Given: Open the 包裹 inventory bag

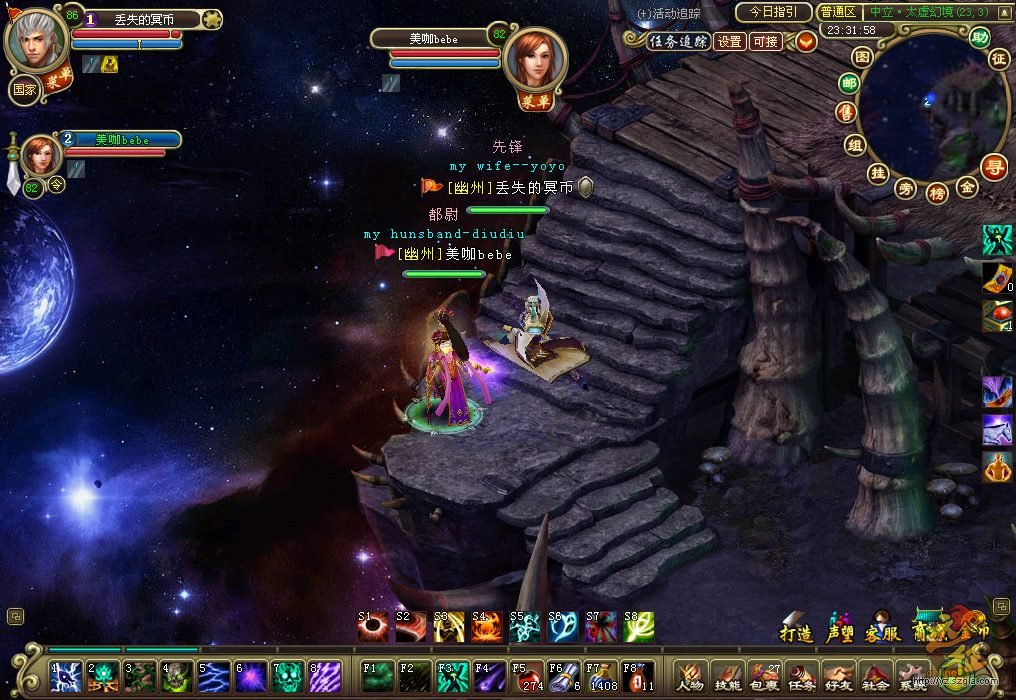Looking at the screenshot, I should click(x=763, y=677).
